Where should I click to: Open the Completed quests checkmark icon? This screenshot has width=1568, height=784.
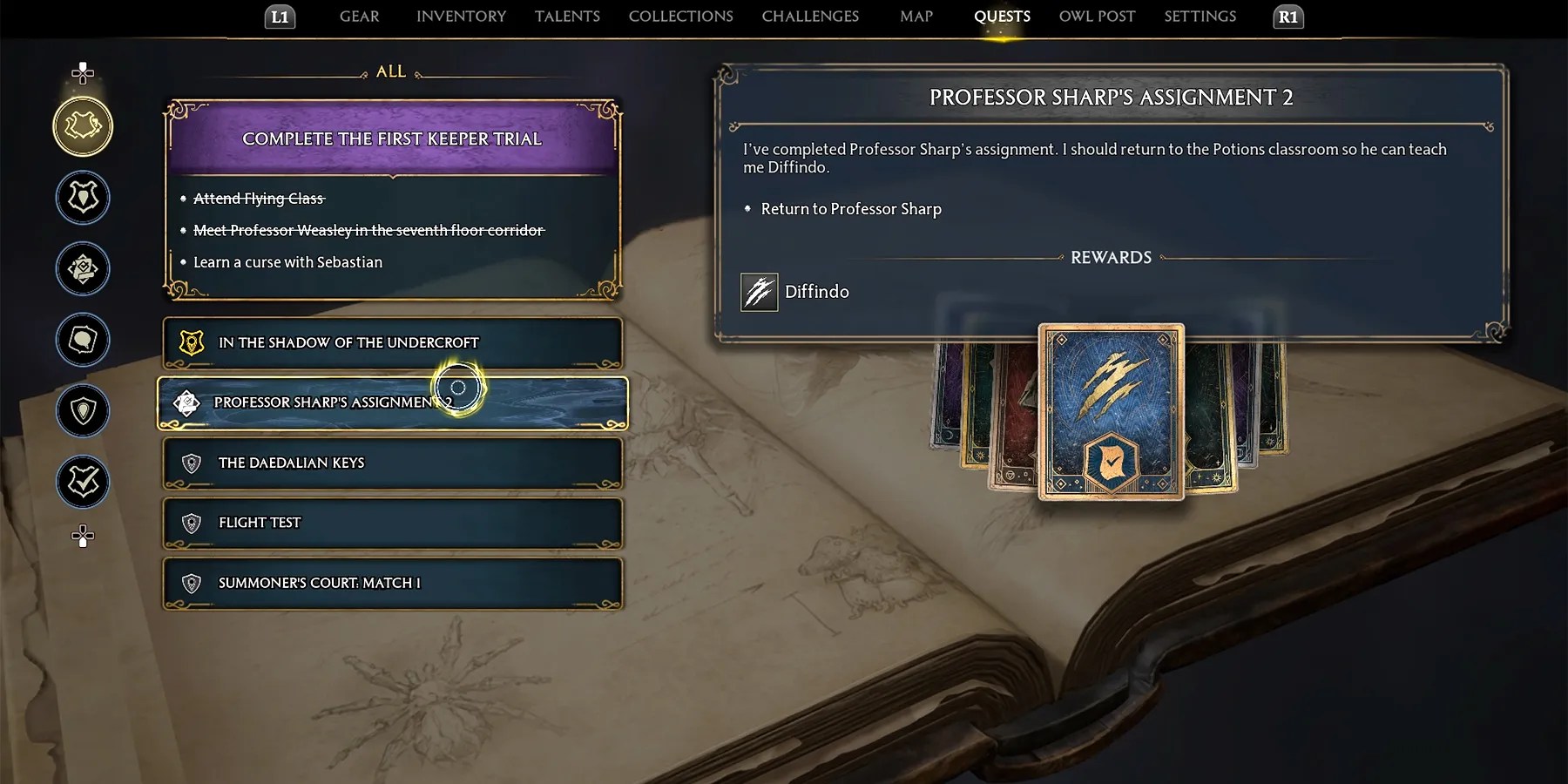point(83,482)
